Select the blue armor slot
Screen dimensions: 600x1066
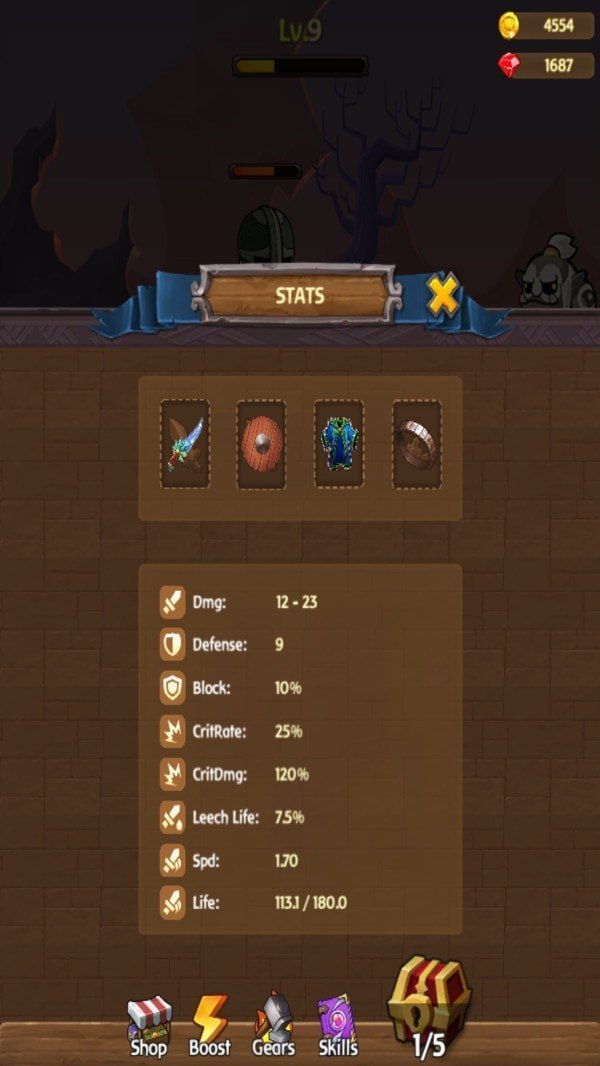(339, 444)
